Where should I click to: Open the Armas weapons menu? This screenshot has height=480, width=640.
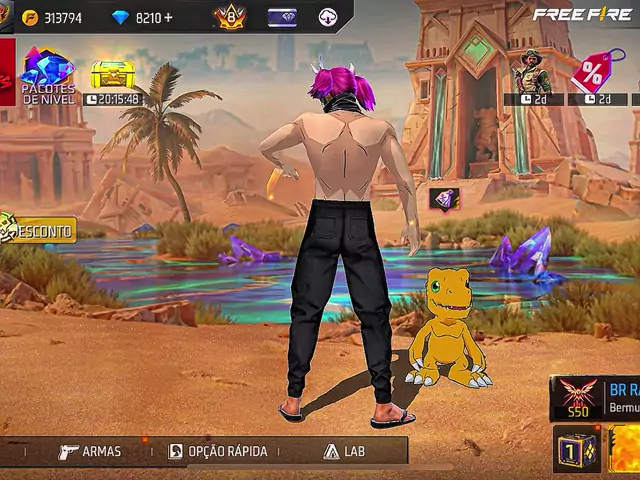90,451
